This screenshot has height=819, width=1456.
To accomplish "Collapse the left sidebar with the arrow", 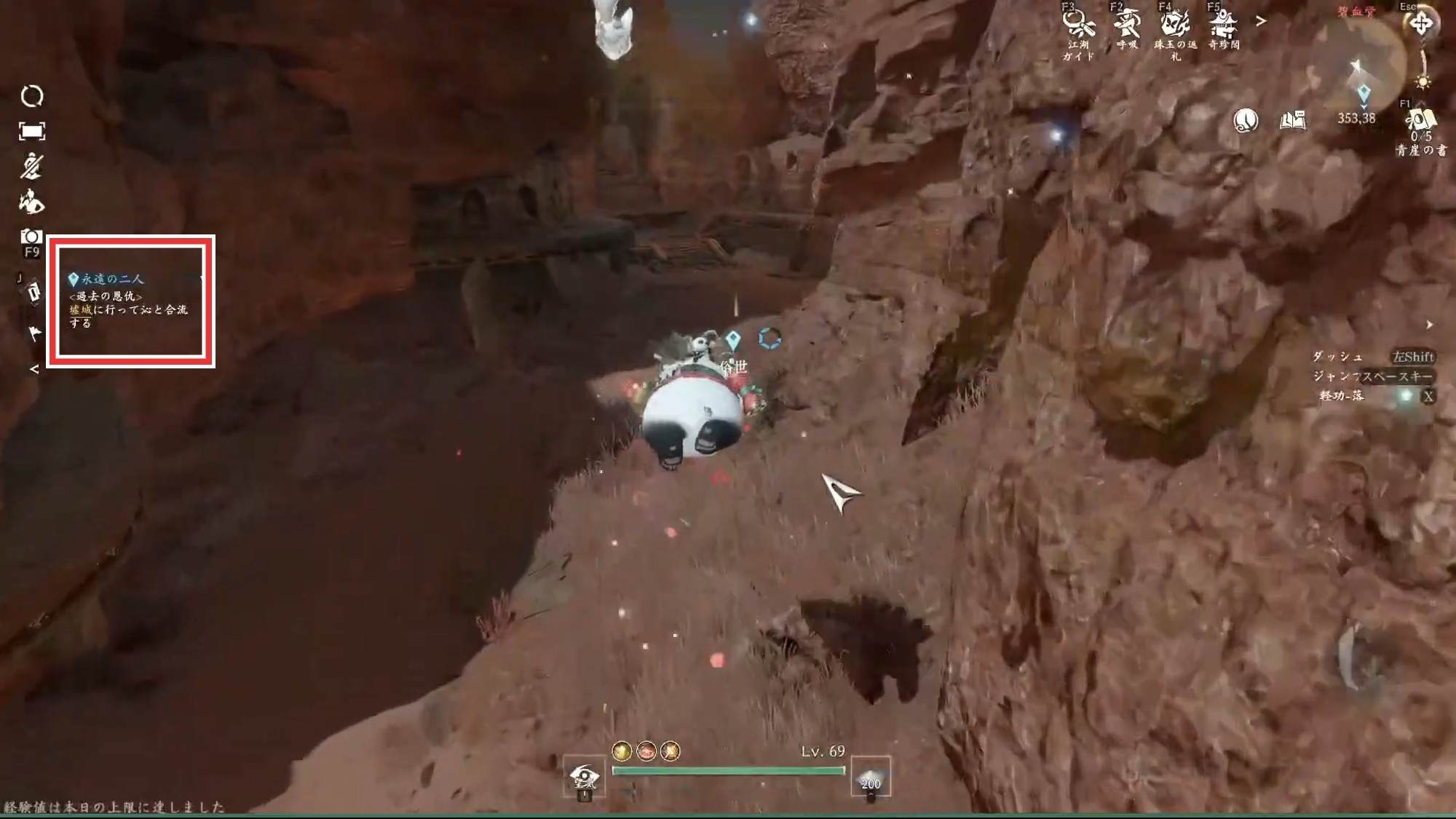I will pos(34,369).
